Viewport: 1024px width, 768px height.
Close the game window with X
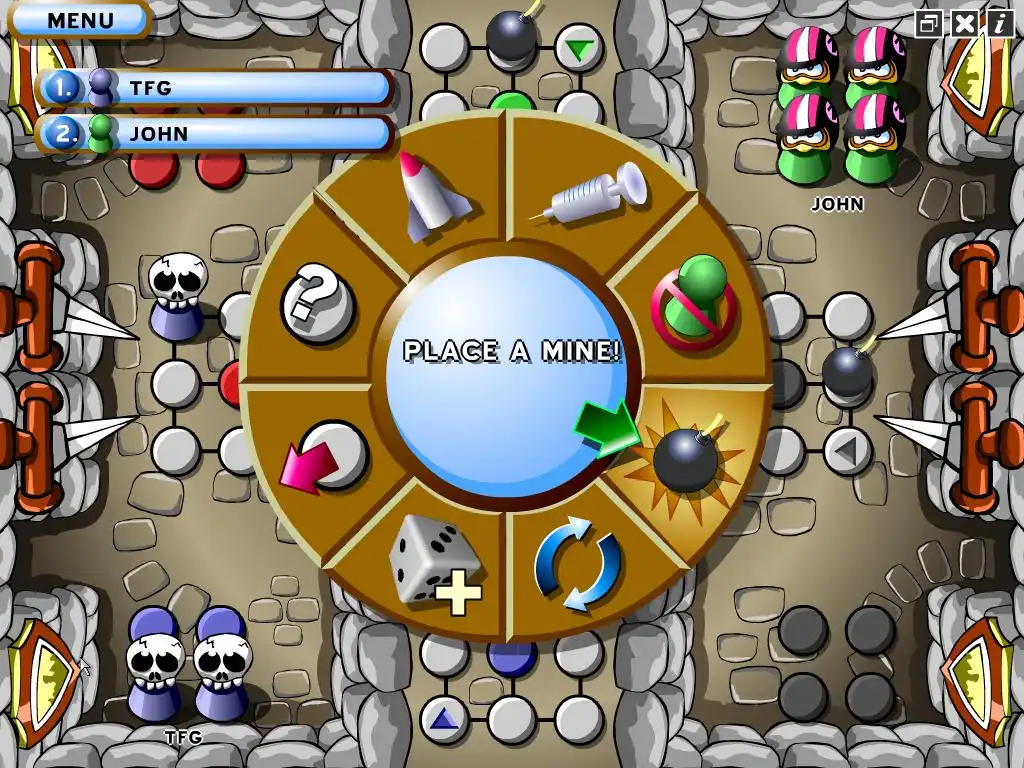coord(963,23)
